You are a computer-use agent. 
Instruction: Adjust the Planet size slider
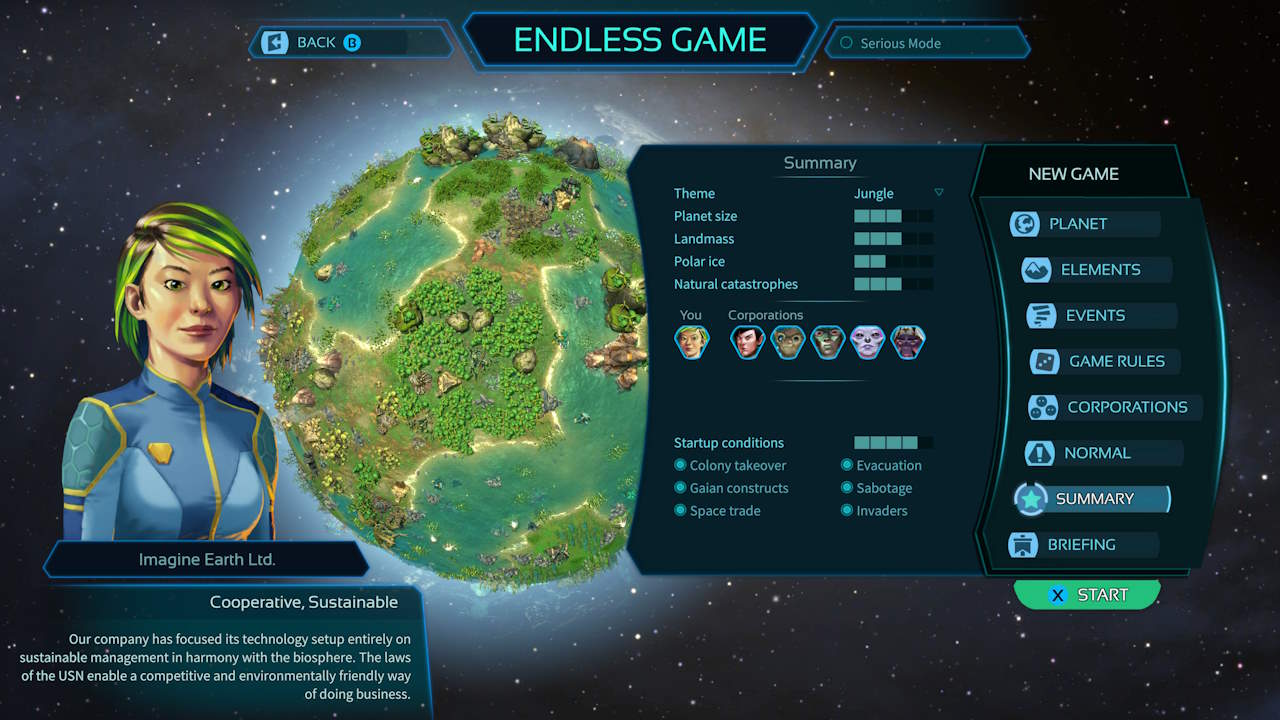pyautogui.click(x=890, y=216)
